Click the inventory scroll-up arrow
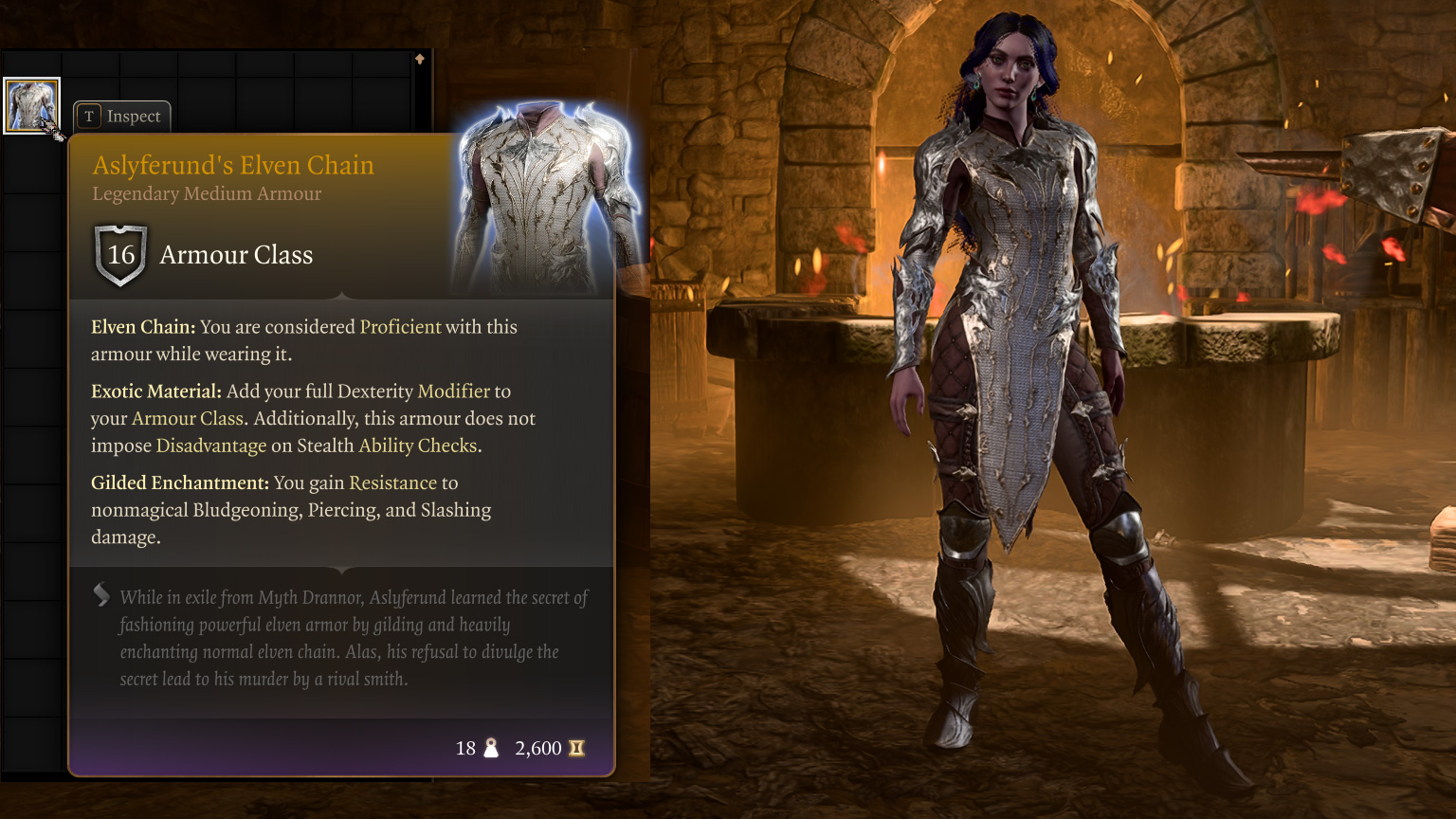 coord(420,59)
